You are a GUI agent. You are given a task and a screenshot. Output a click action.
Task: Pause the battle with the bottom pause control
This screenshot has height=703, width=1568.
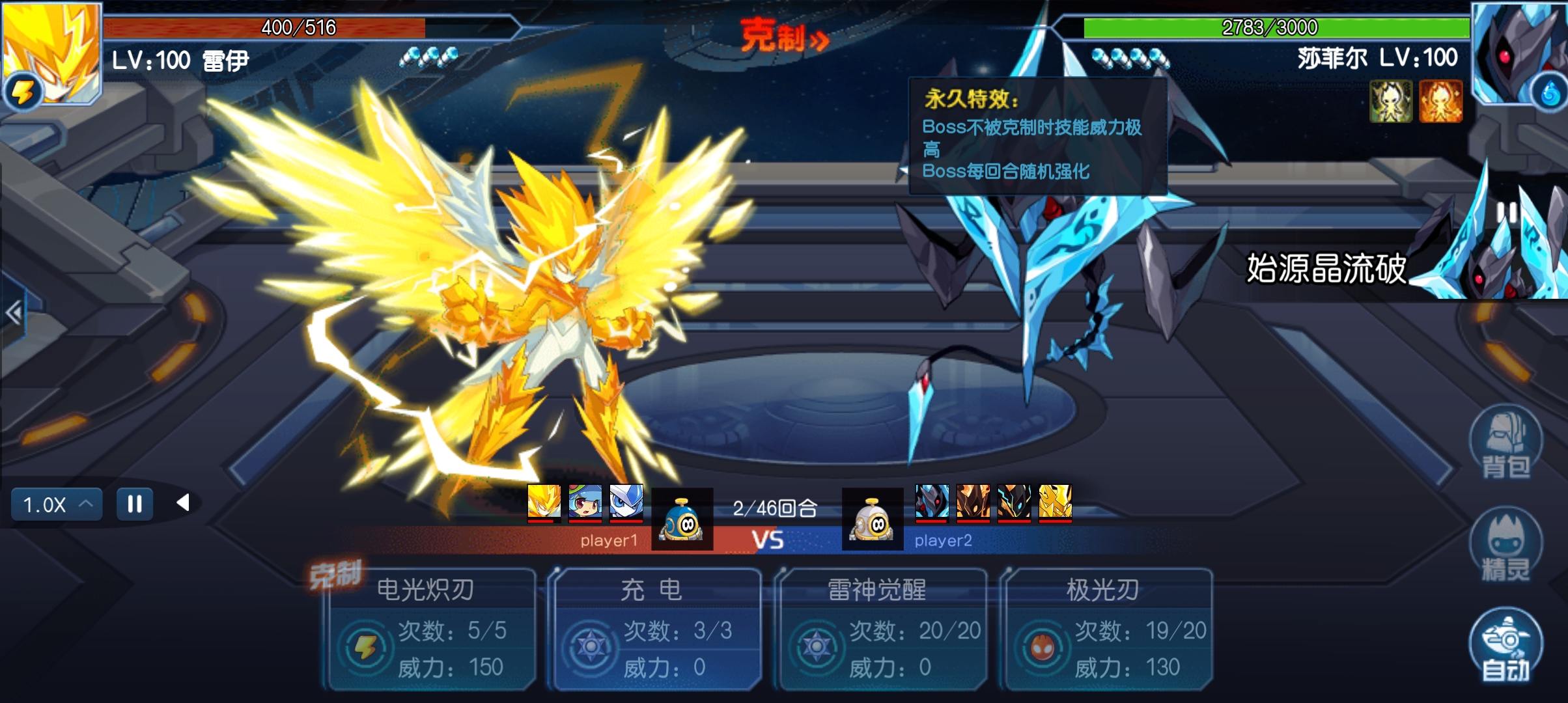[133, 503]
